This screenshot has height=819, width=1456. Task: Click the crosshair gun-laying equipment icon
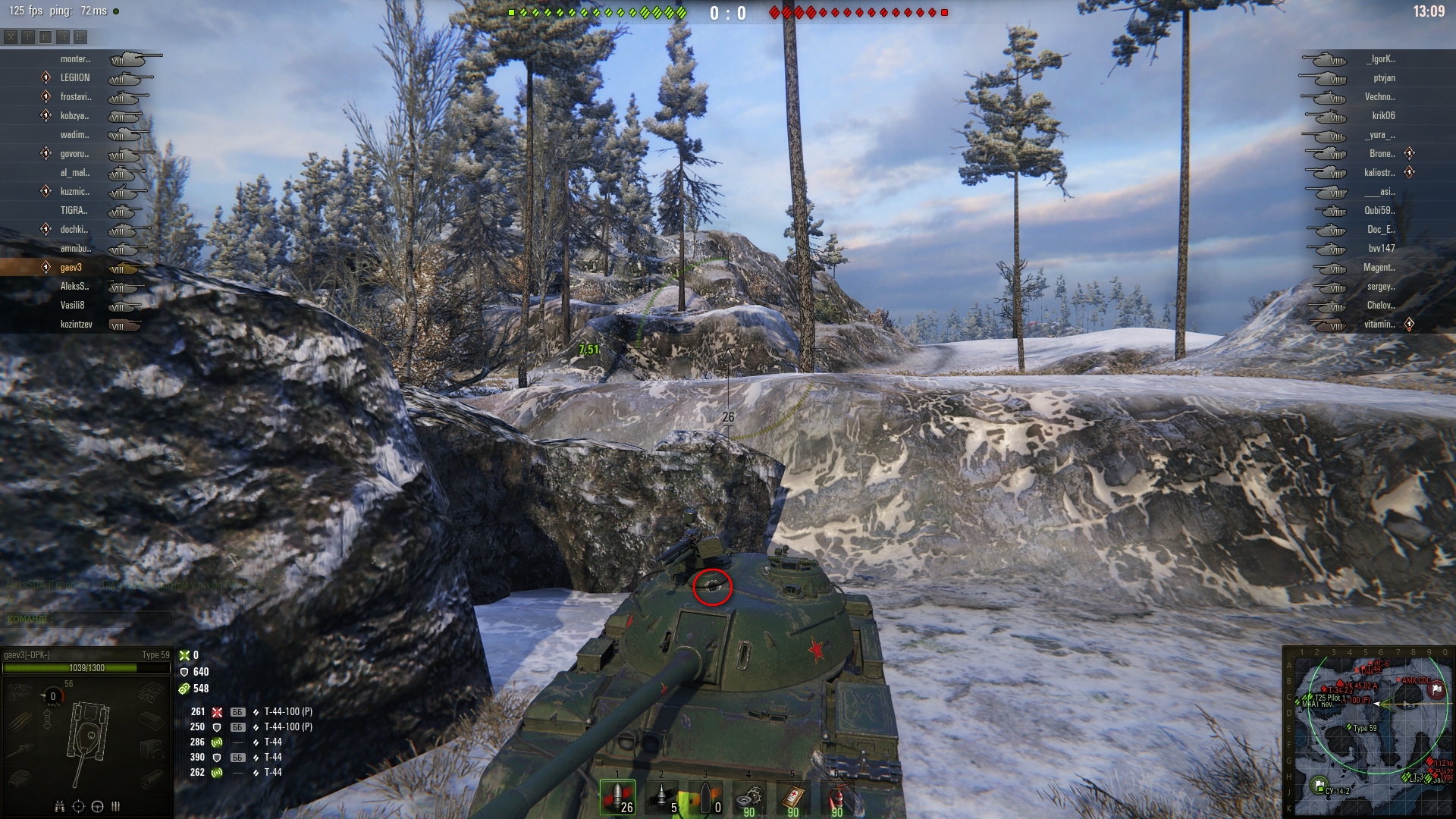(x=78, y=806)
